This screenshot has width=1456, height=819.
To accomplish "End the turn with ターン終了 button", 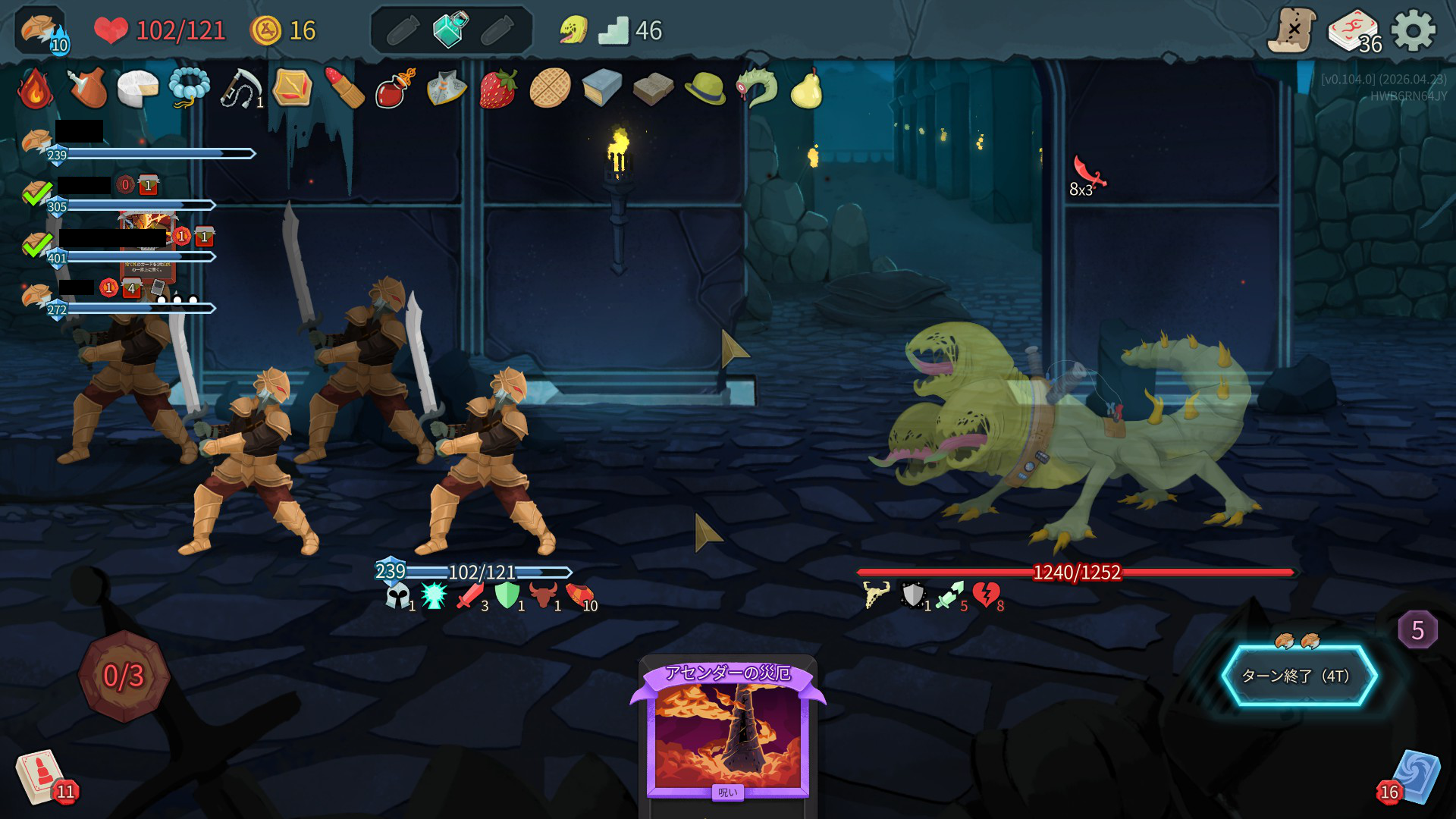I will pos(1298,676).
